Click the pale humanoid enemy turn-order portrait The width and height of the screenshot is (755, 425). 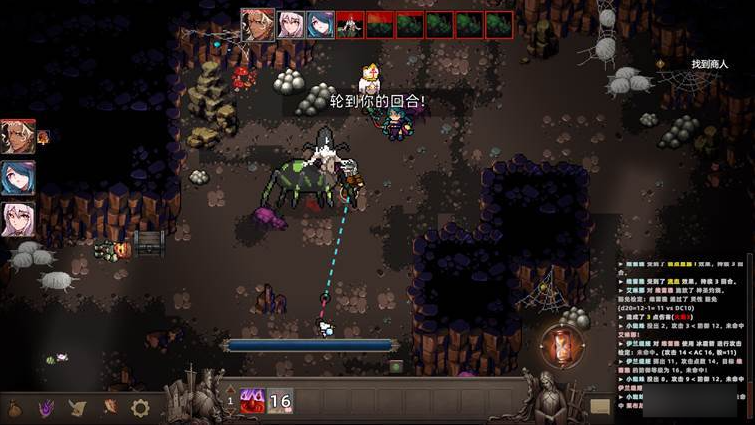tap(349, 24)
